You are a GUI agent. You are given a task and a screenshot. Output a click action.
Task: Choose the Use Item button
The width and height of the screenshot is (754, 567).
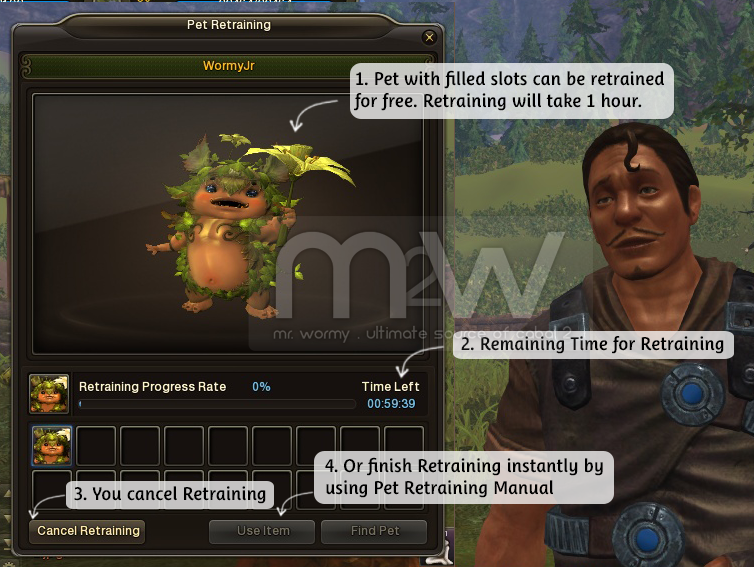(x=262, y=531)
